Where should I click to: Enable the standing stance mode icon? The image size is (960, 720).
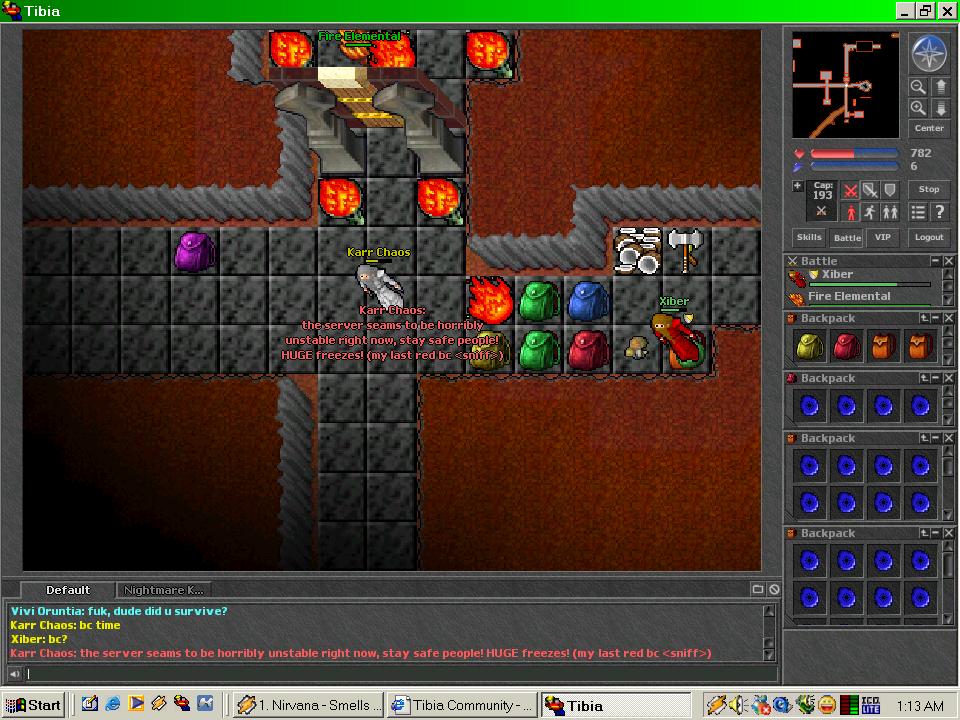click(x=851, y=212)
